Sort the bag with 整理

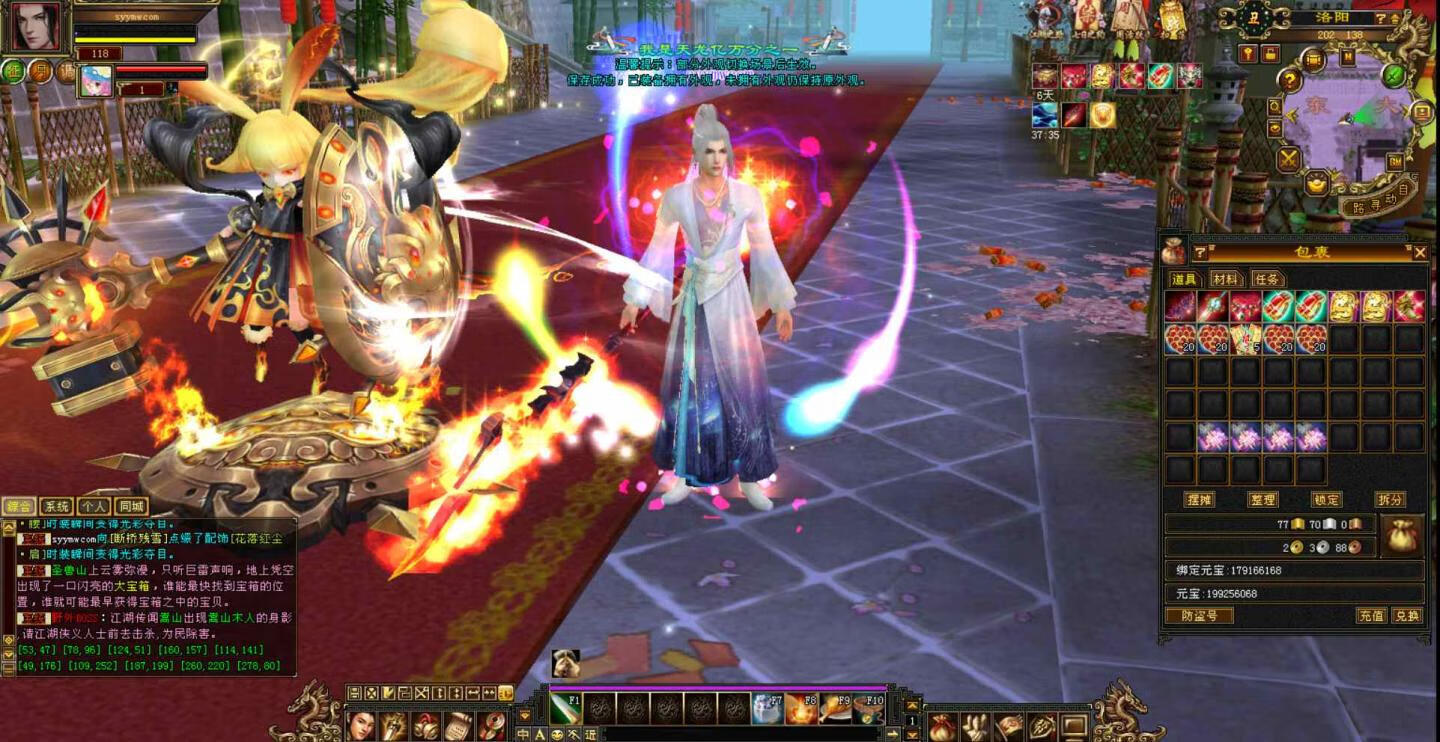1263,499
